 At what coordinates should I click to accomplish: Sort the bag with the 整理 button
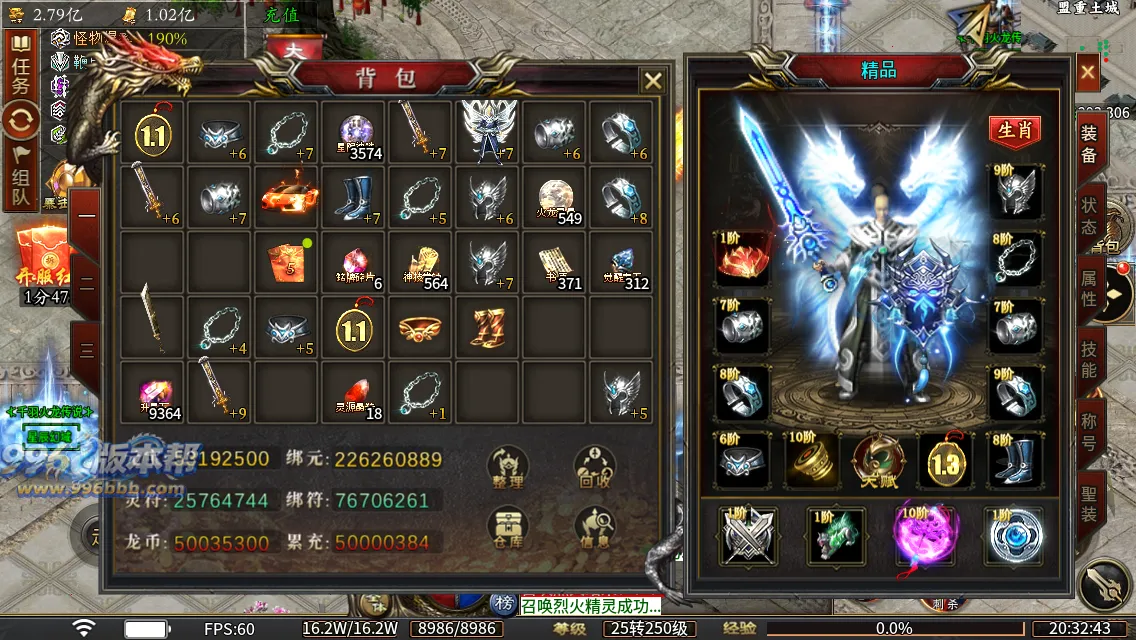tap(508, 467)
